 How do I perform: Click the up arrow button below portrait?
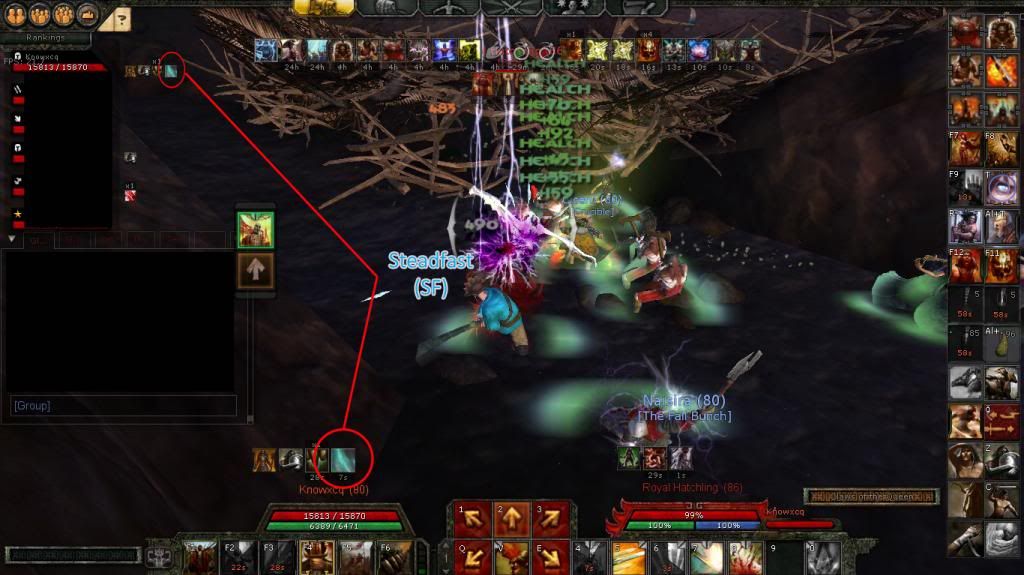[x=254, y=272]
